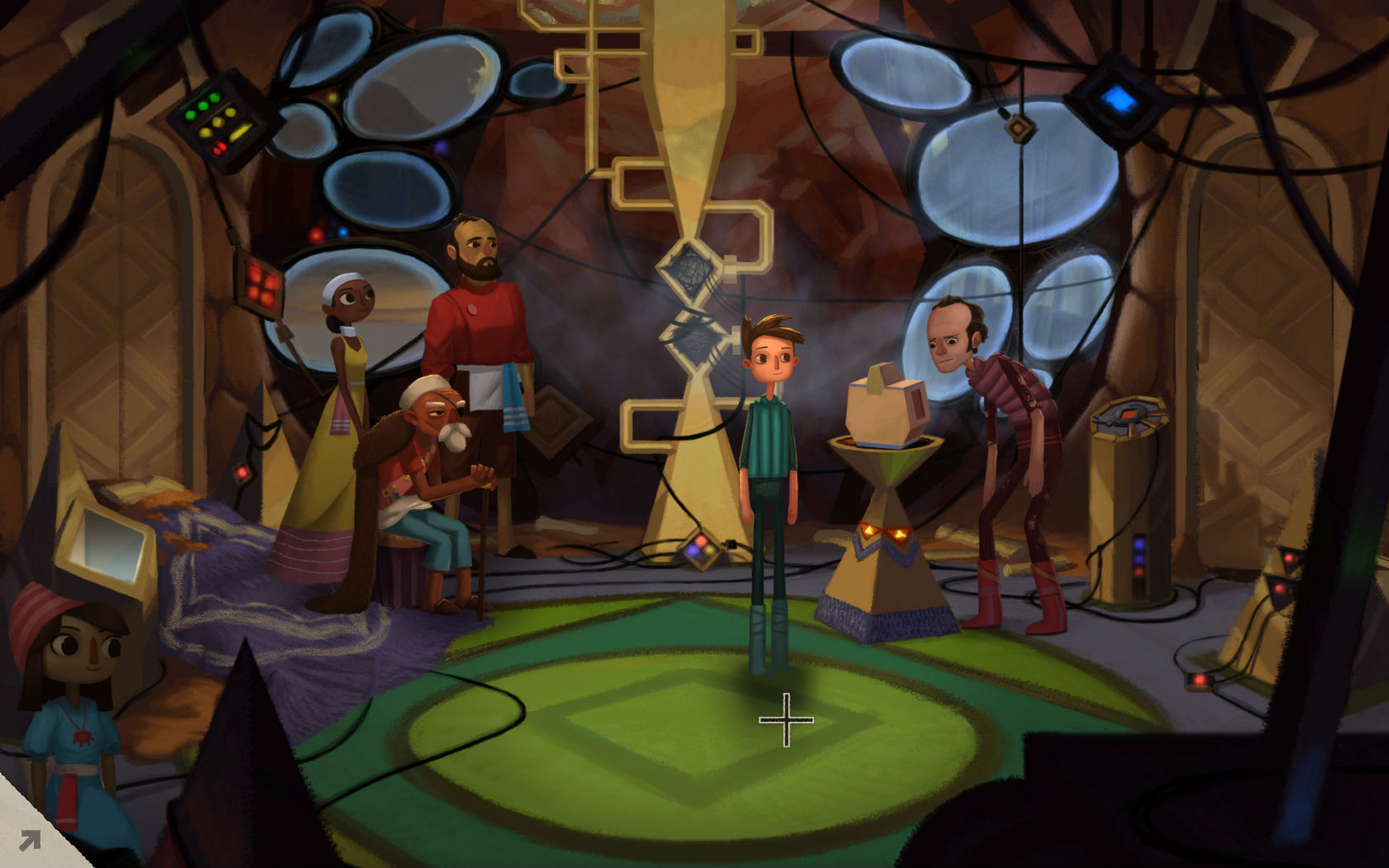Open the inventory corner arrow
1389x868 pixels.
tap(28, 841)
